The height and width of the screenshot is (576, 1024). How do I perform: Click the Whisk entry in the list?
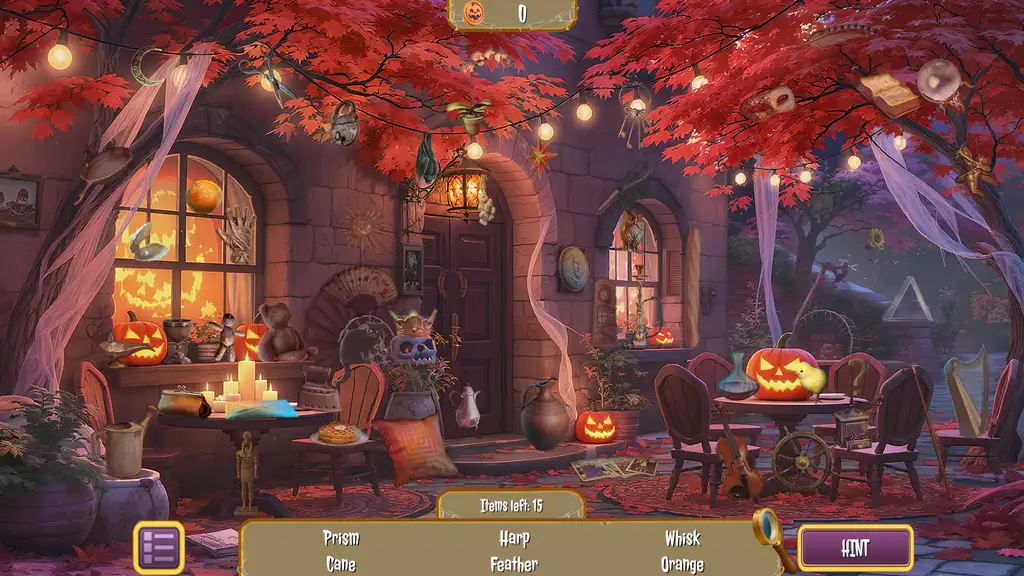683,538
